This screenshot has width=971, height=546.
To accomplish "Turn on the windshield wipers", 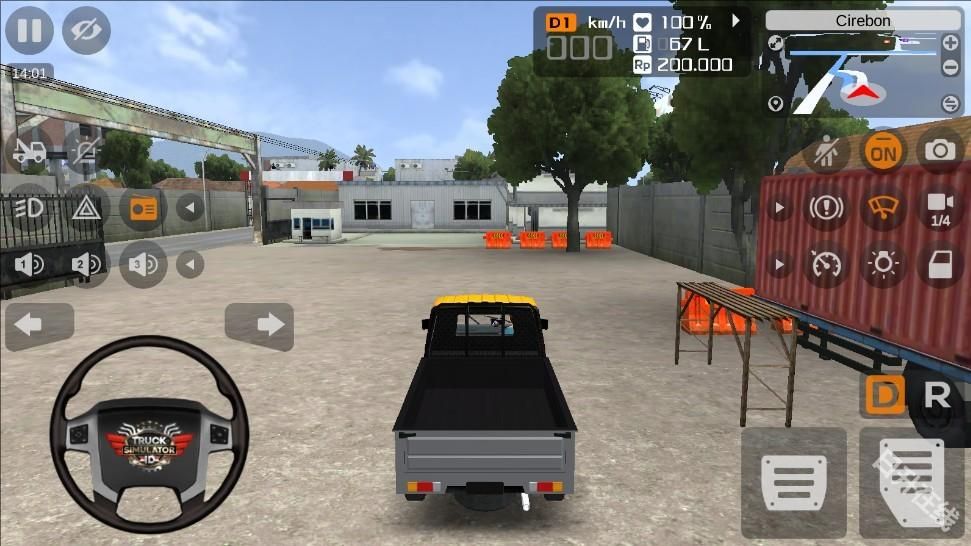I will (x=883, y=208).
